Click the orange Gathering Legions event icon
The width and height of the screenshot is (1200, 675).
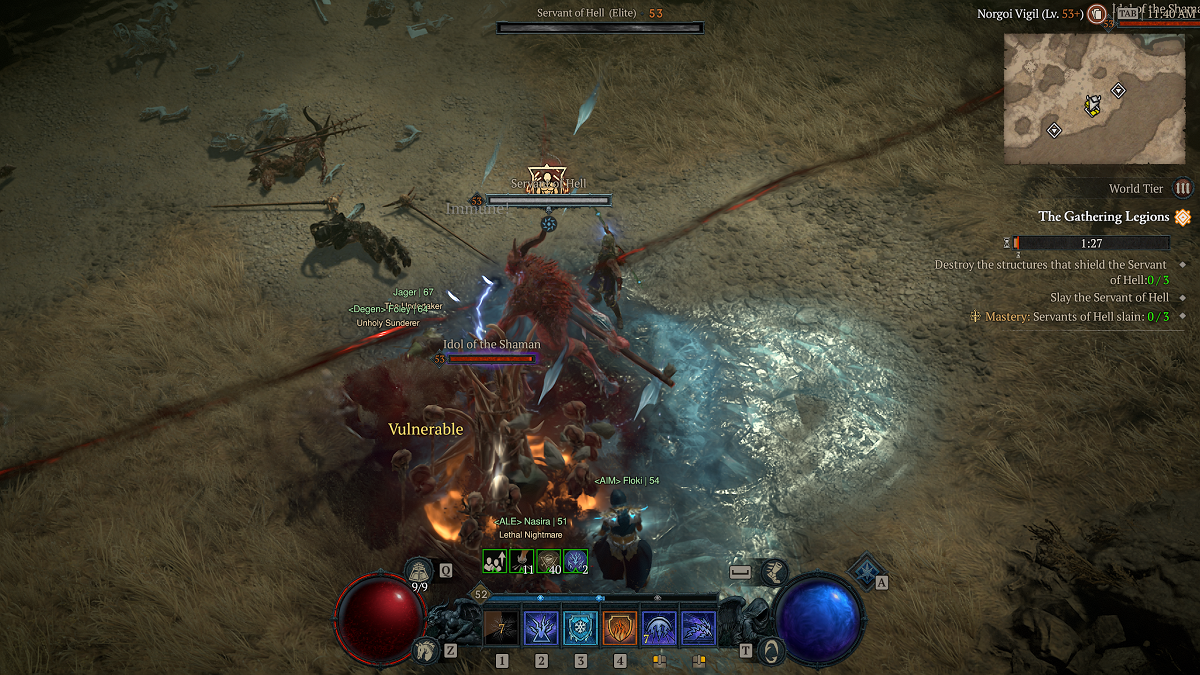tap(1183, 217)
